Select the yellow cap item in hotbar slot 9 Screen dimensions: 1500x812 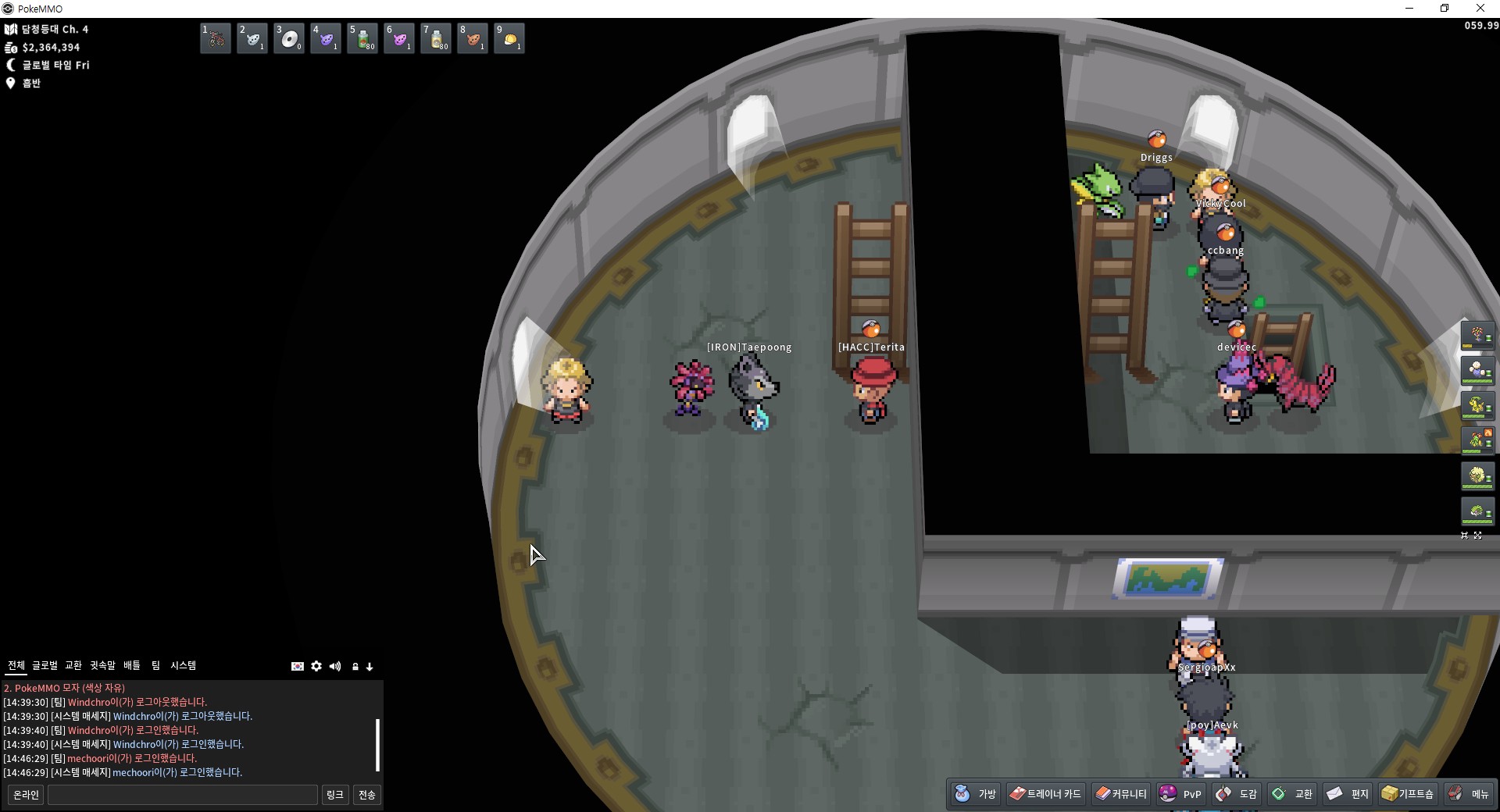[509, 38]
